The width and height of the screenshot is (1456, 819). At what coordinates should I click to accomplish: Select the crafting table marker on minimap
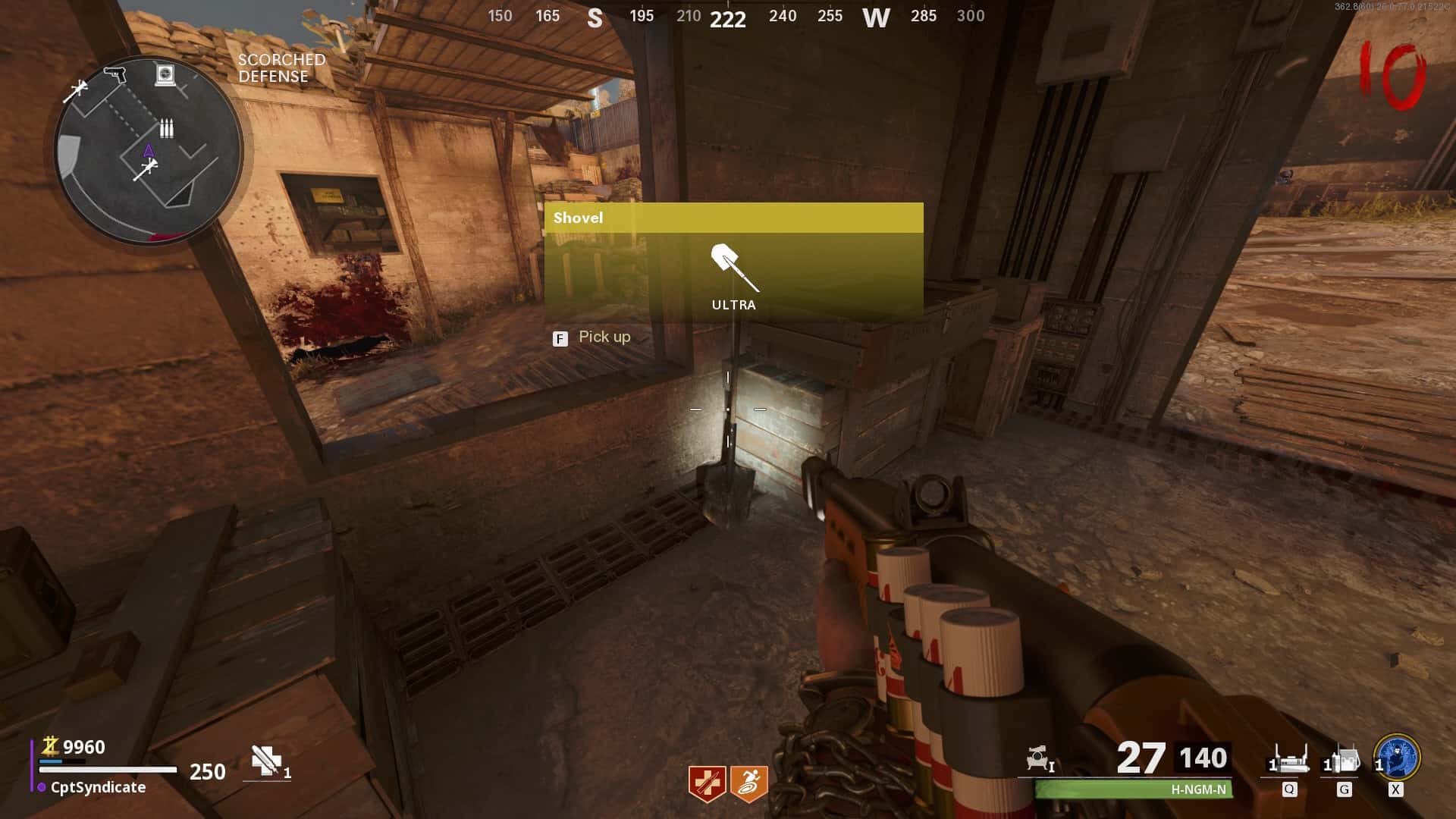click(x=165, y=74)
